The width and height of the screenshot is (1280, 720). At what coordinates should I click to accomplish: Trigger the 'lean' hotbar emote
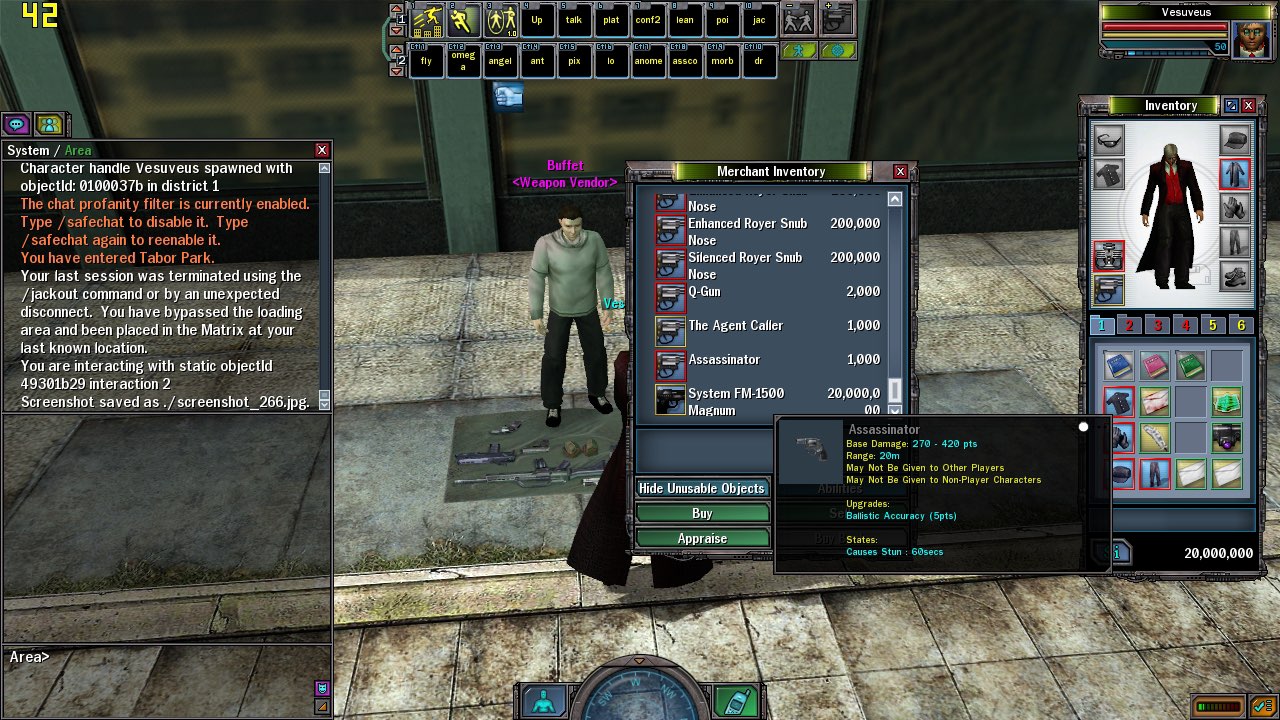tap(685, 20)
